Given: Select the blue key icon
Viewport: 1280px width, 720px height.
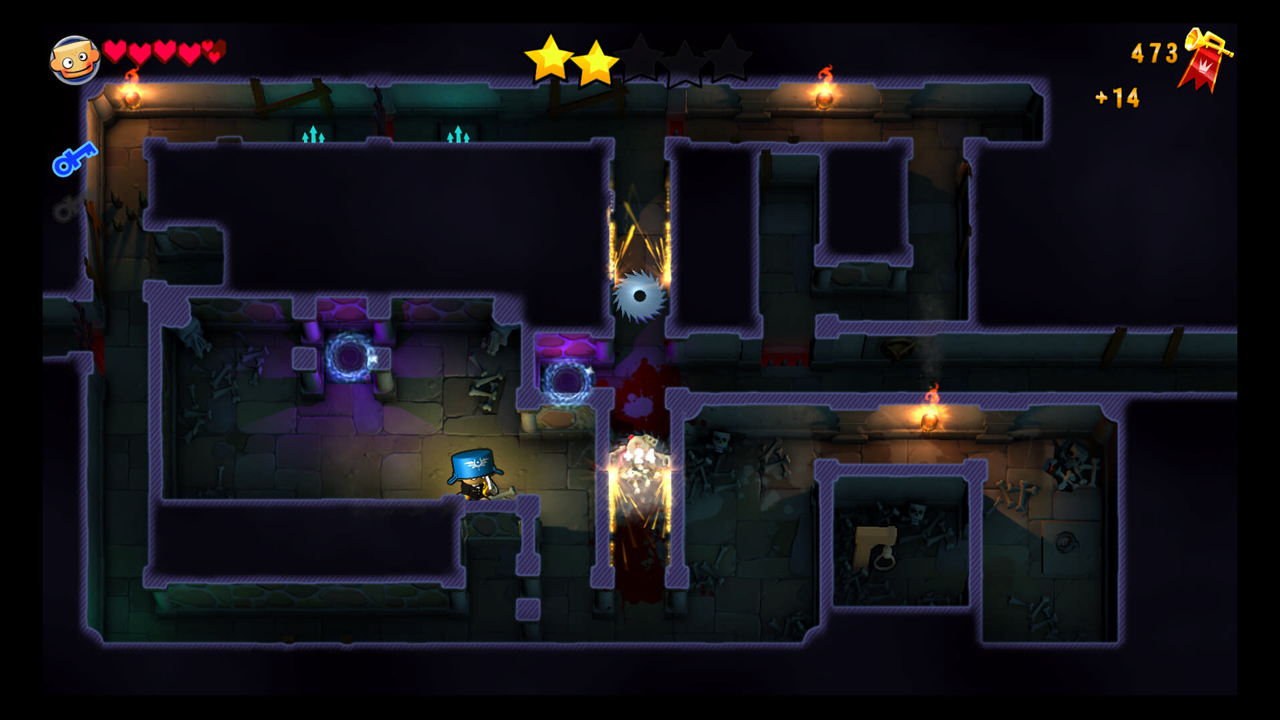Looking at the screenshot, I should click(x=74, y=159).
